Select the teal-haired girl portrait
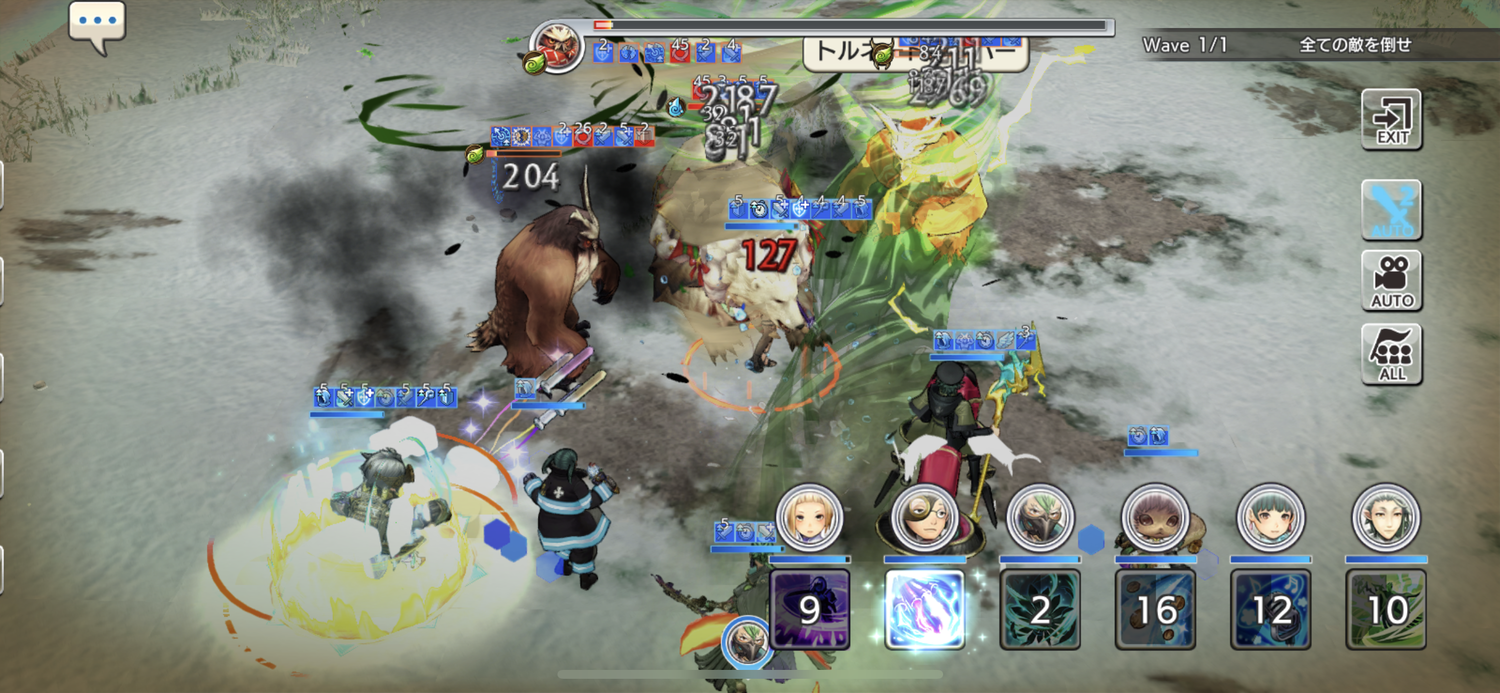This screenshot has width=1500, height=693. [x=1271, y=518]
